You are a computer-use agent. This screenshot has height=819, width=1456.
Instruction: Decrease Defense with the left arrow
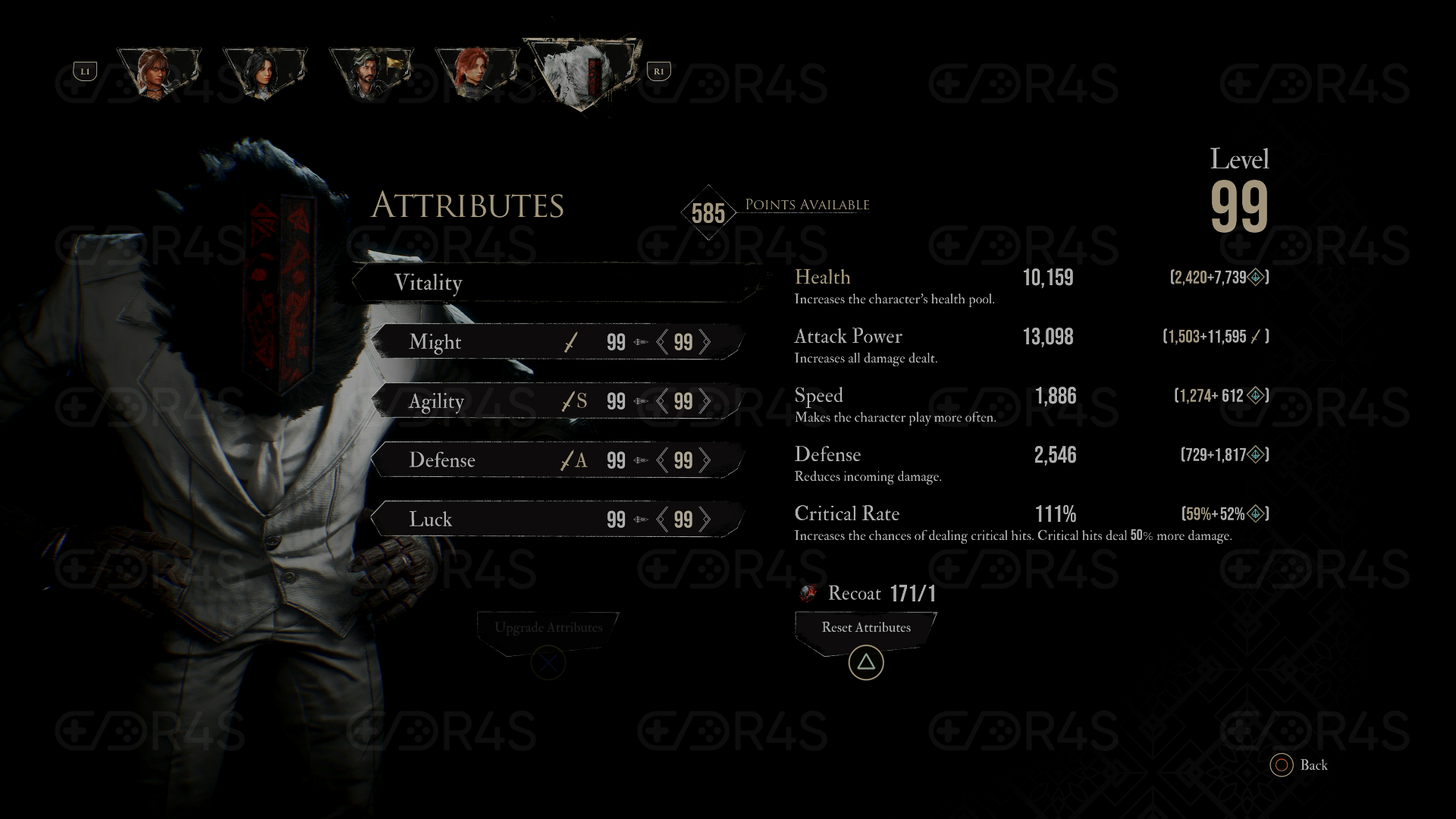click(663, 460)
